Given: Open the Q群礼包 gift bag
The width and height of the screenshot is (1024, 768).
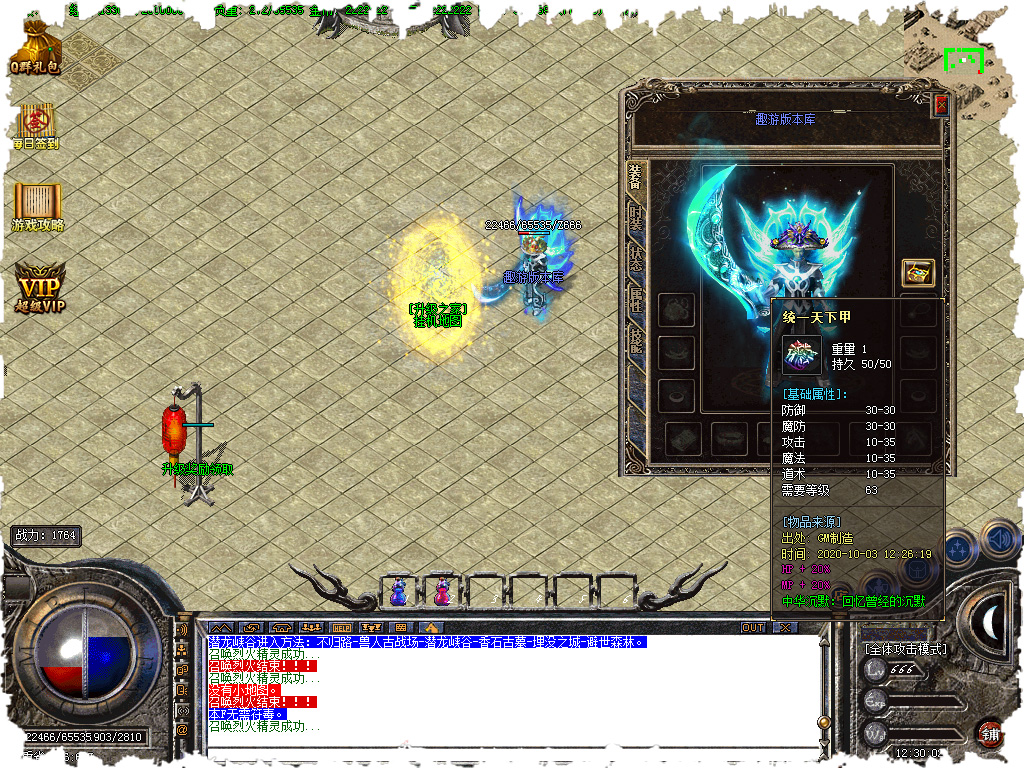Looking at the screenshot, I should (37, 47).
